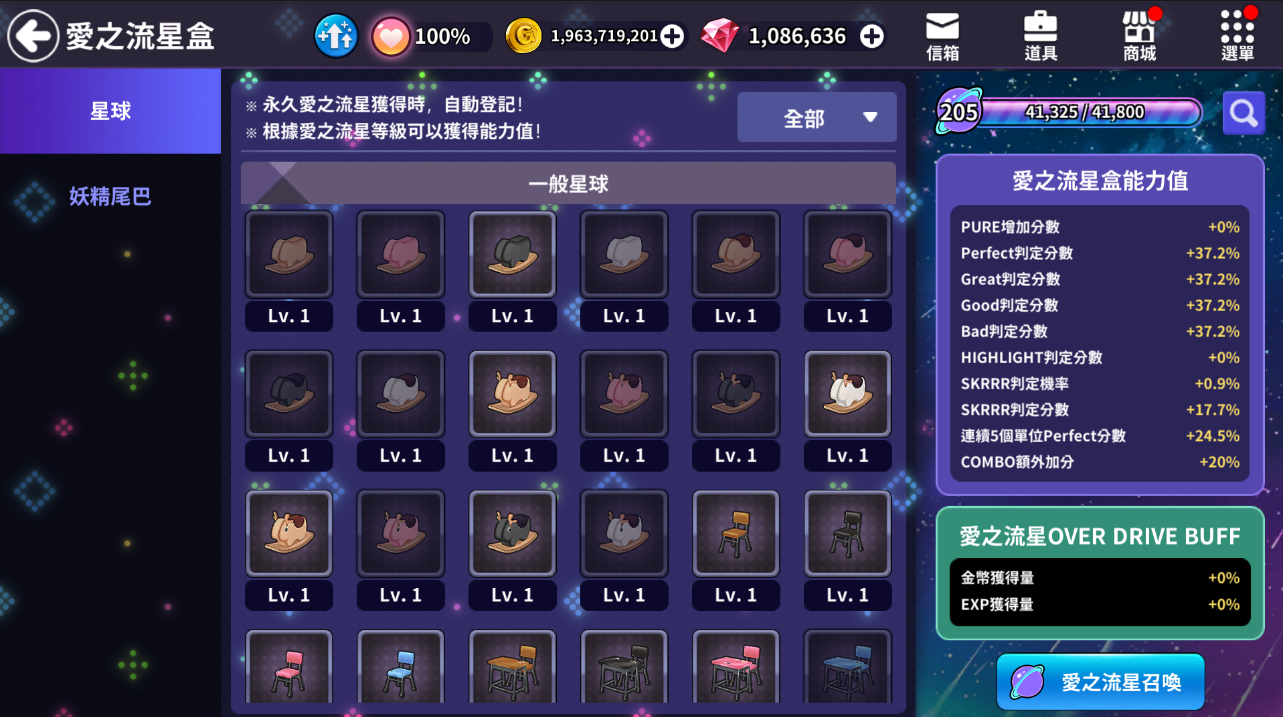The height and width of the screenshot is (717, 1283).
Task: Add red gems with the plus button
Action: pos(872,37)
